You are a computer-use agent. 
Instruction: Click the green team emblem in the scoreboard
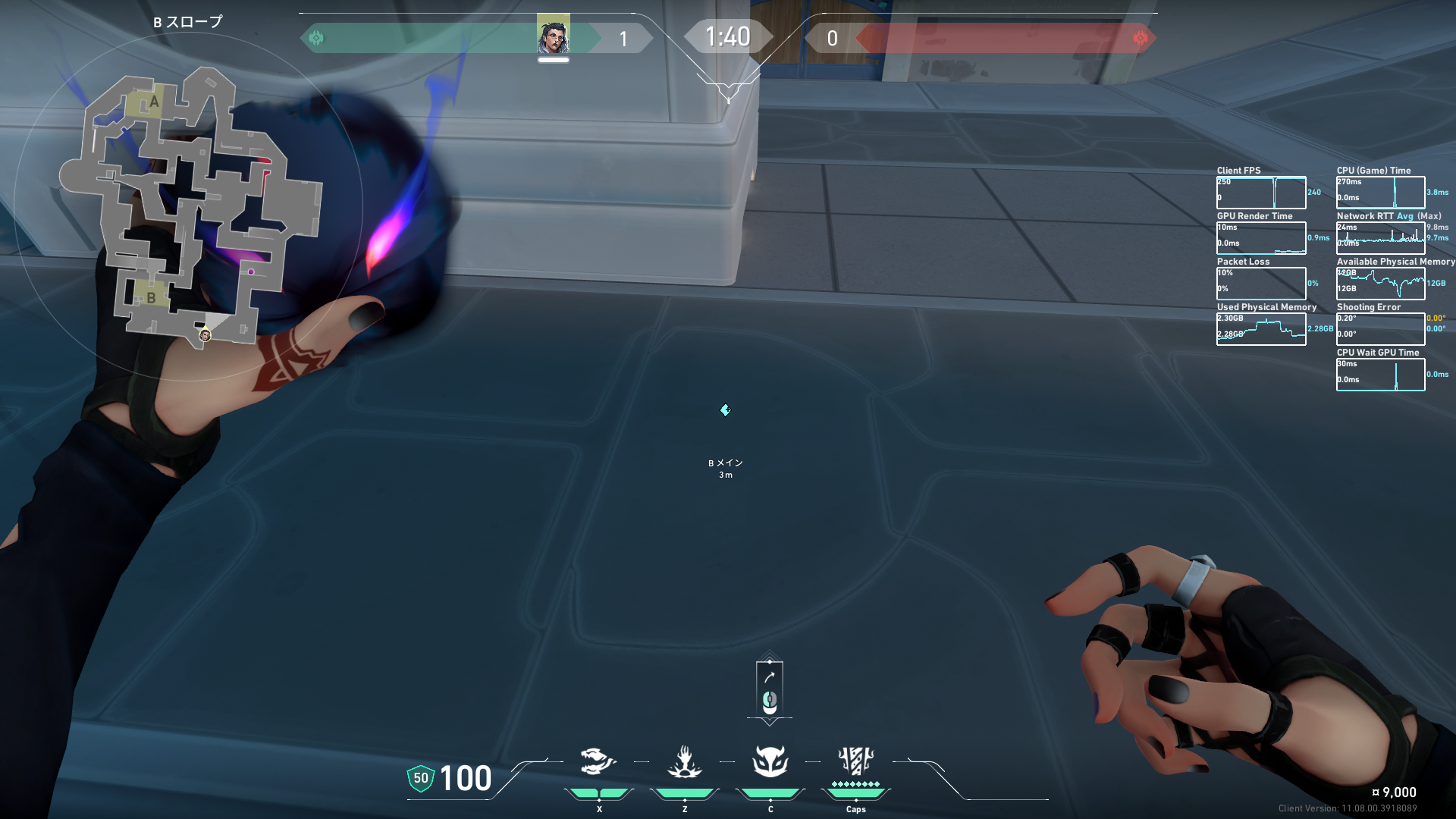click(x=316, y=38)
